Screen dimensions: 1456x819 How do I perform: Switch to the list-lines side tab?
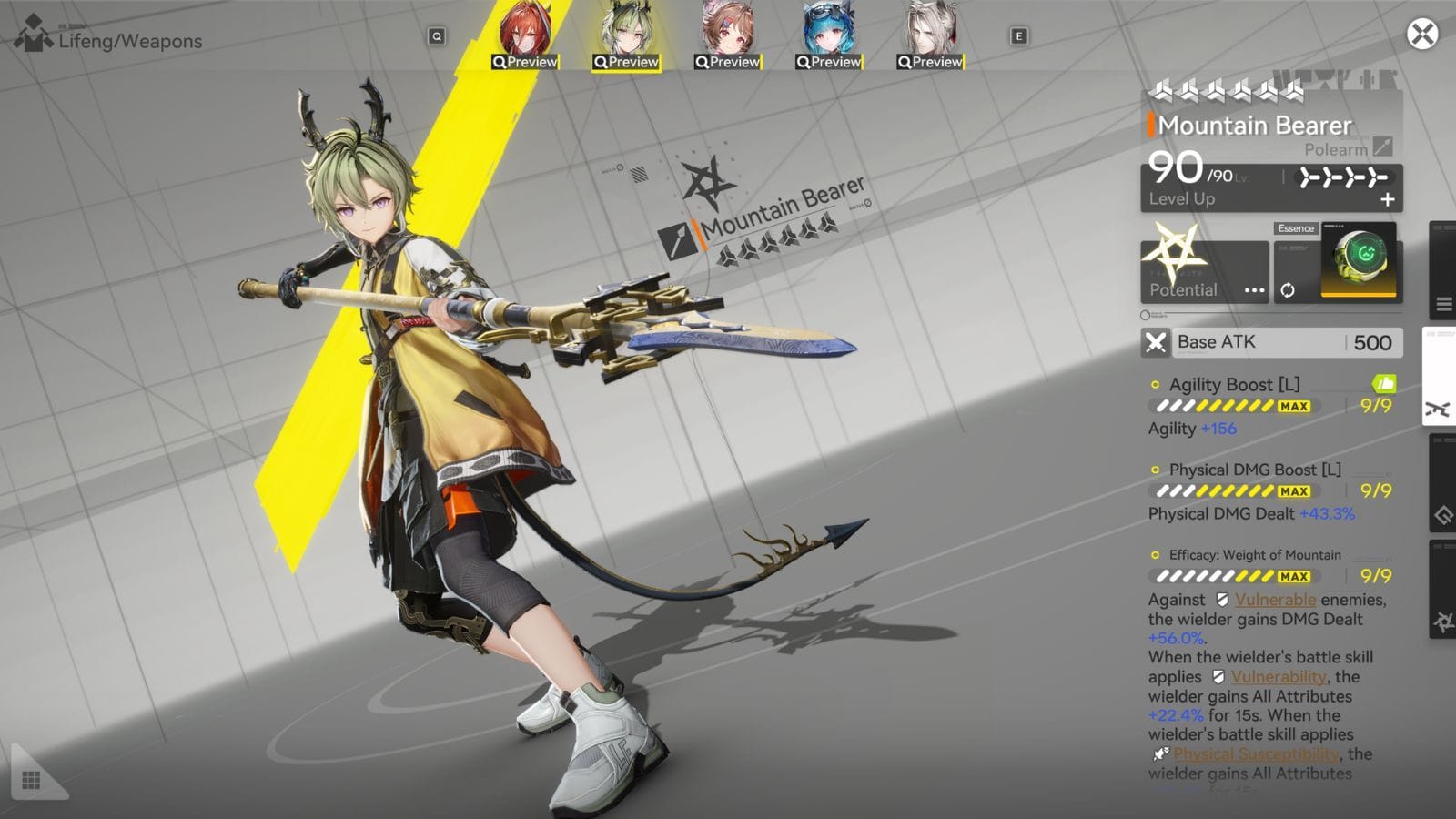point(1443,304)
